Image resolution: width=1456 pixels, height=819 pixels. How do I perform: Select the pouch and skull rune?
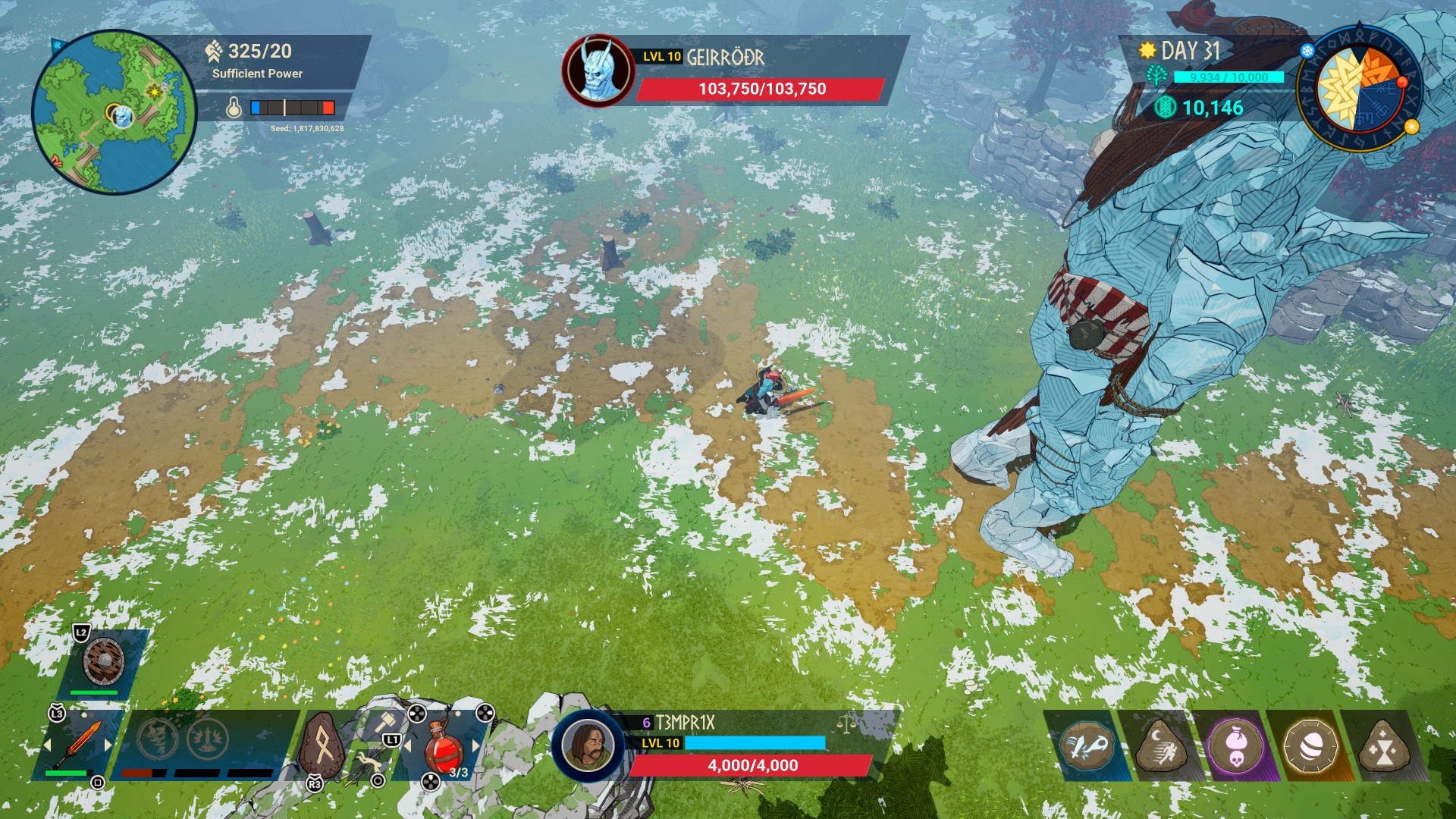[x=1235, y=747]
